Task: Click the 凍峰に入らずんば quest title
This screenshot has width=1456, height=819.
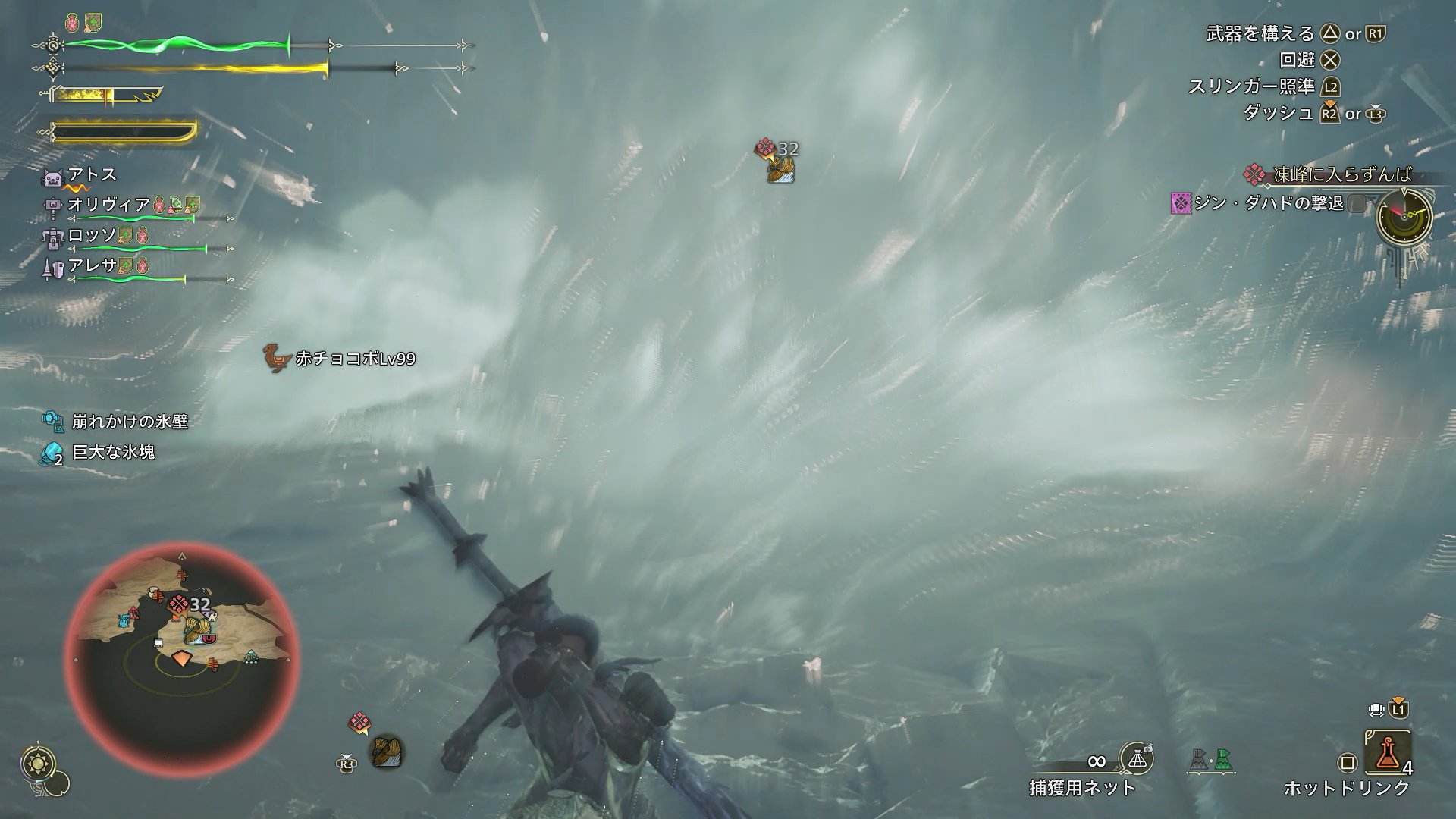Action: (x=1342, y=175)
